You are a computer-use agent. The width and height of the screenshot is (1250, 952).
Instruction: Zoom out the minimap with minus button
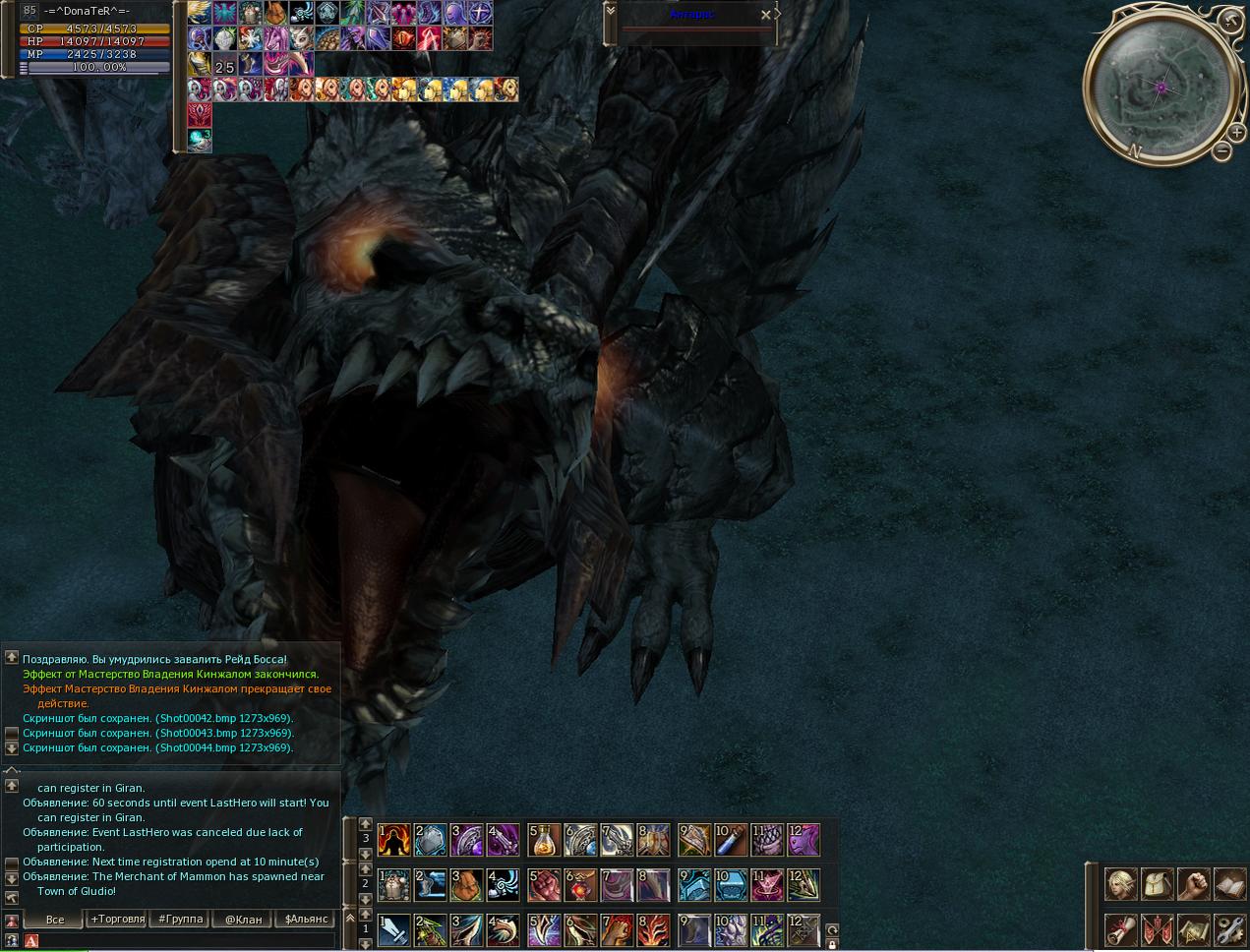coord(1221,151)
